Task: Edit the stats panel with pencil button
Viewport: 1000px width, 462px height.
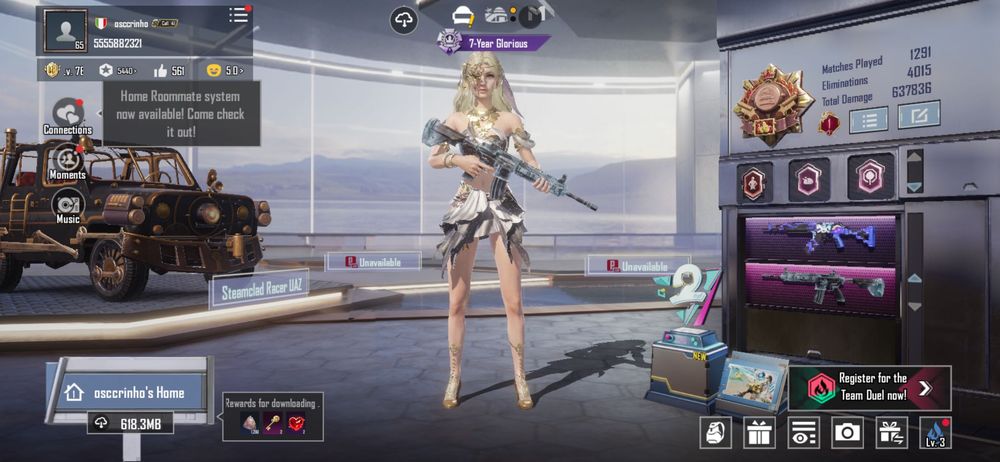Action: tap(918, 116)
